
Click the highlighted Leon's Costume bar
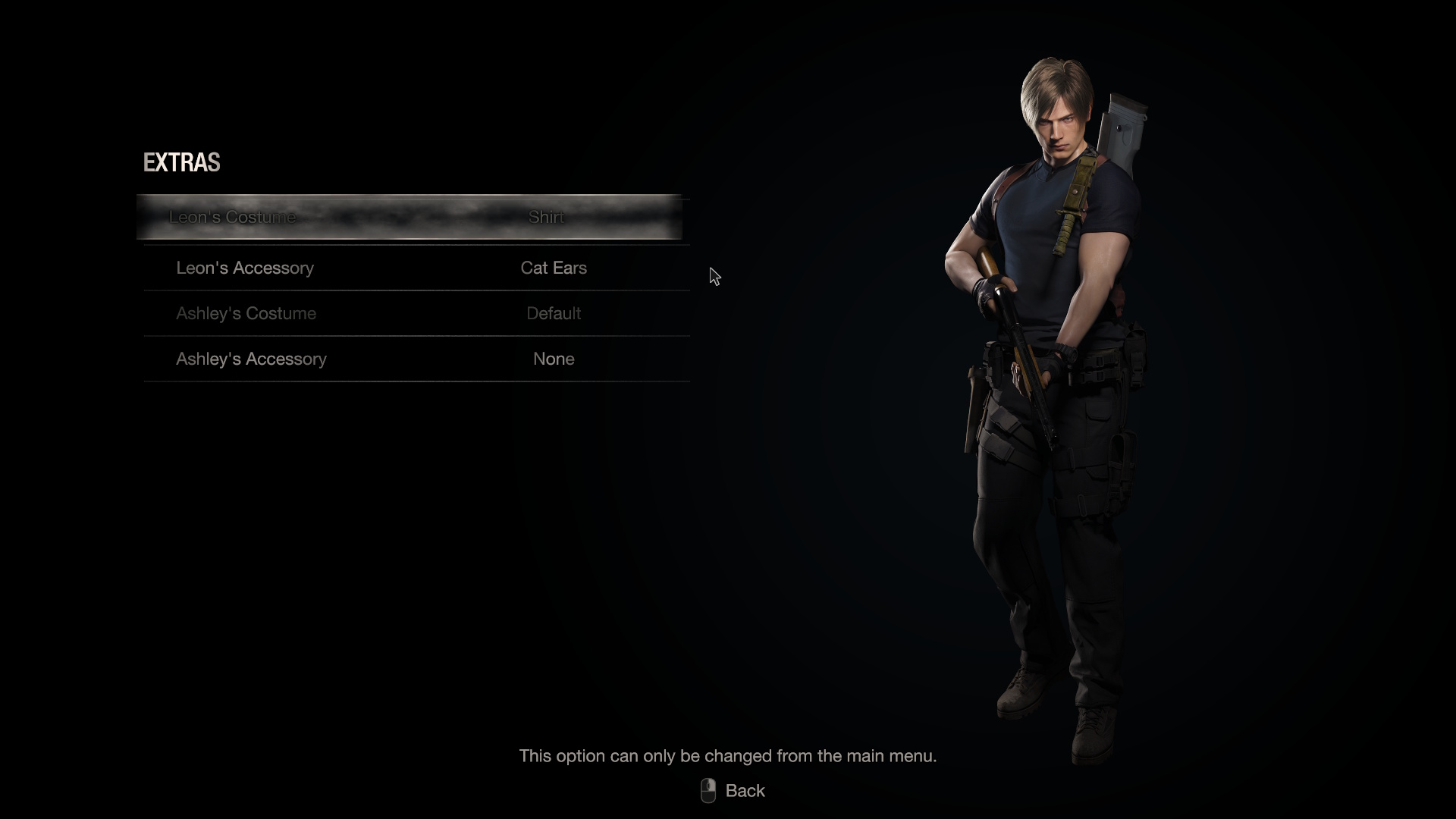click(409, 217)
